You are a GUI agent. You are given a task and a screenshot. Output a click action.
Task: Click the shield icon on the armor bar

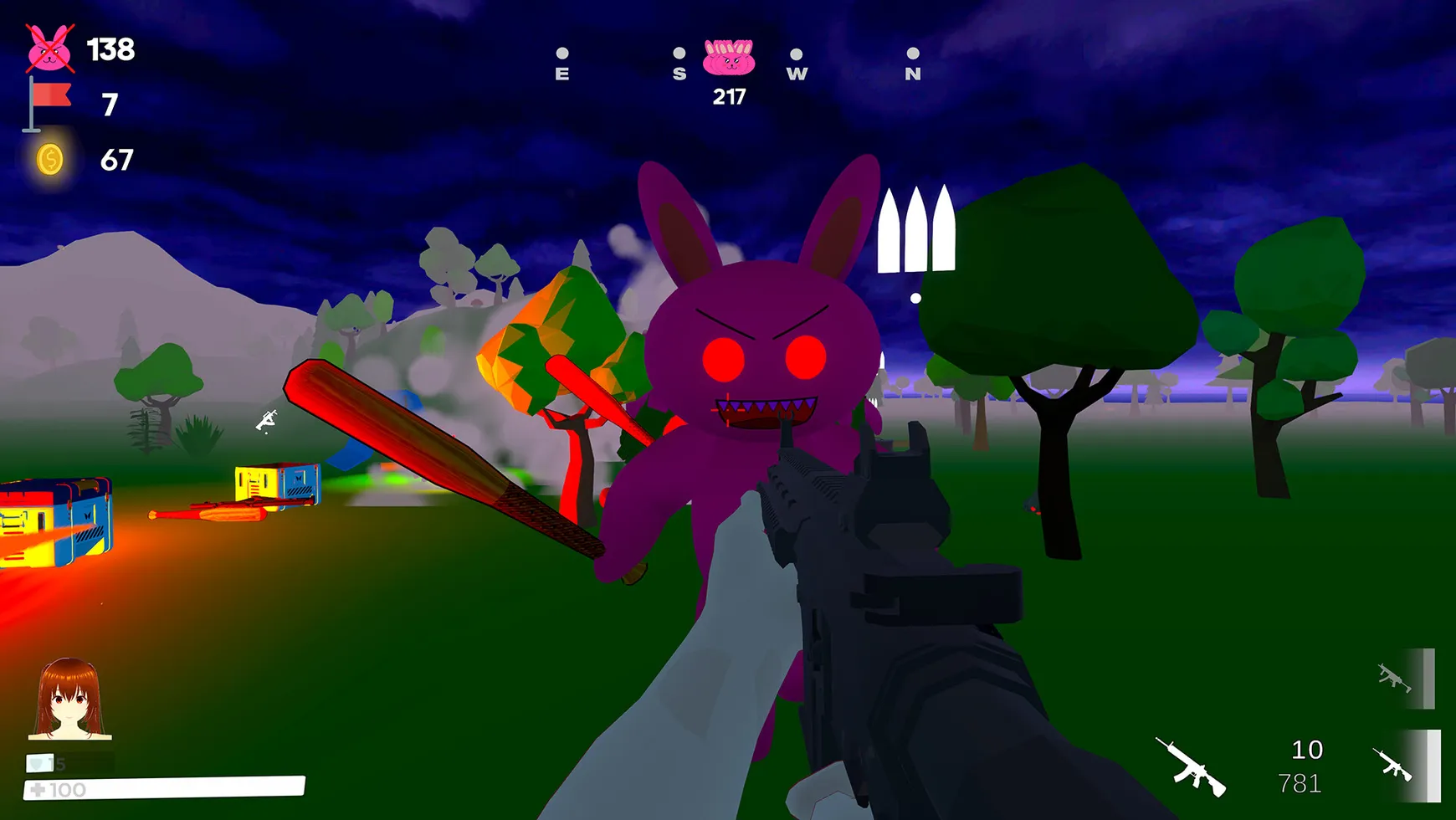(x=36, y=762)
